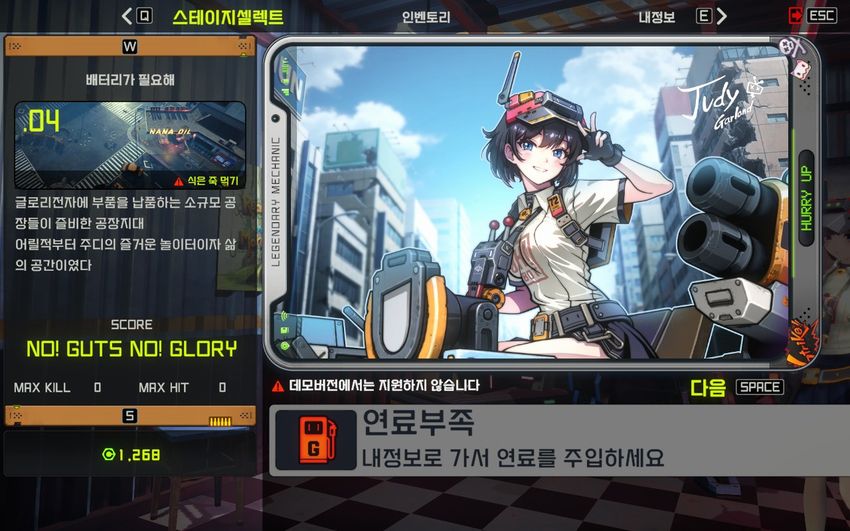Show the previous tab with left arrow
The height and width of the screenshot is (531, 850).
(127, 16)
